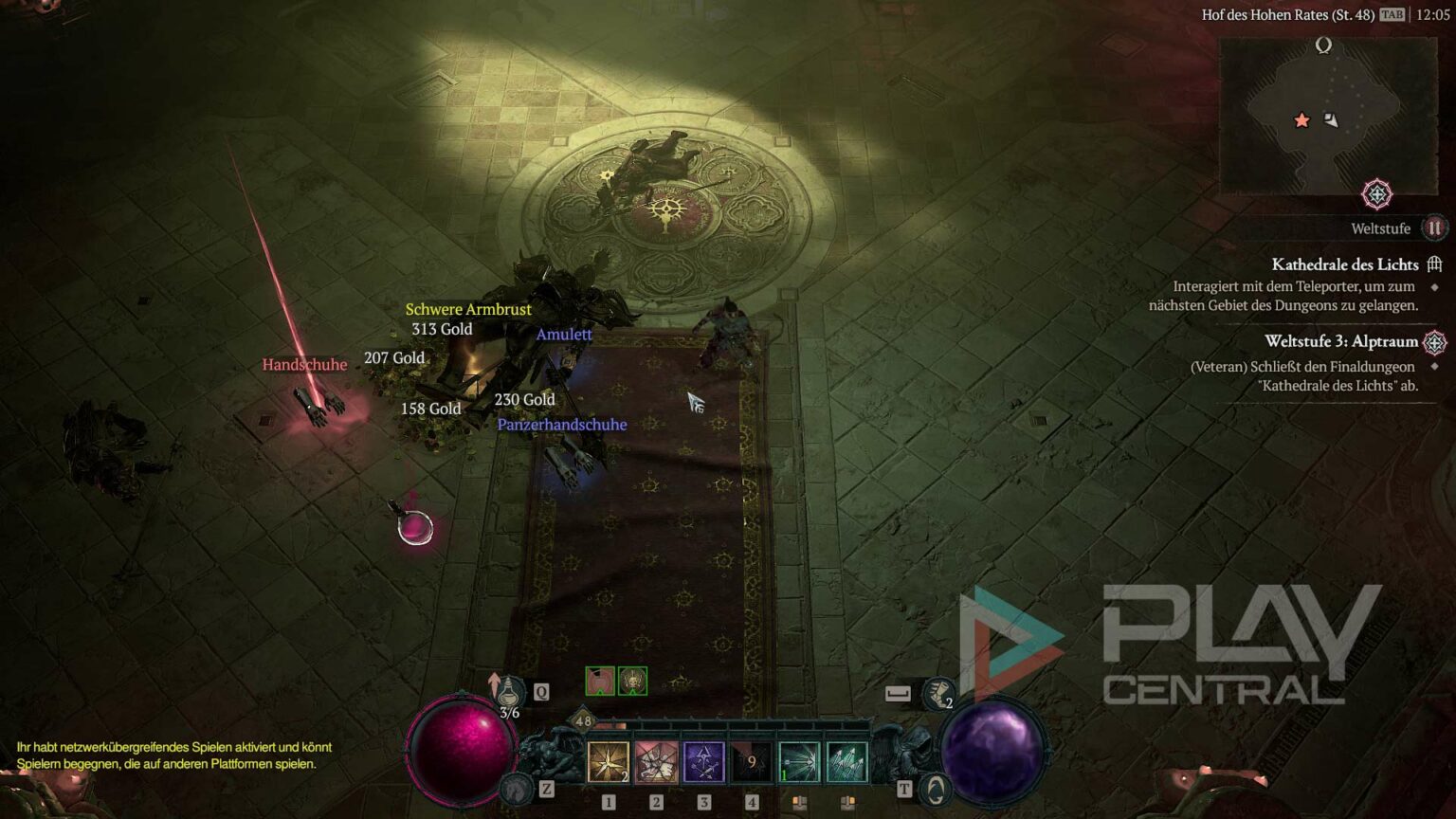Click the boot evade icon
Image resolution: width=1456 pixels, height=819 pixels.
[938, 693]
